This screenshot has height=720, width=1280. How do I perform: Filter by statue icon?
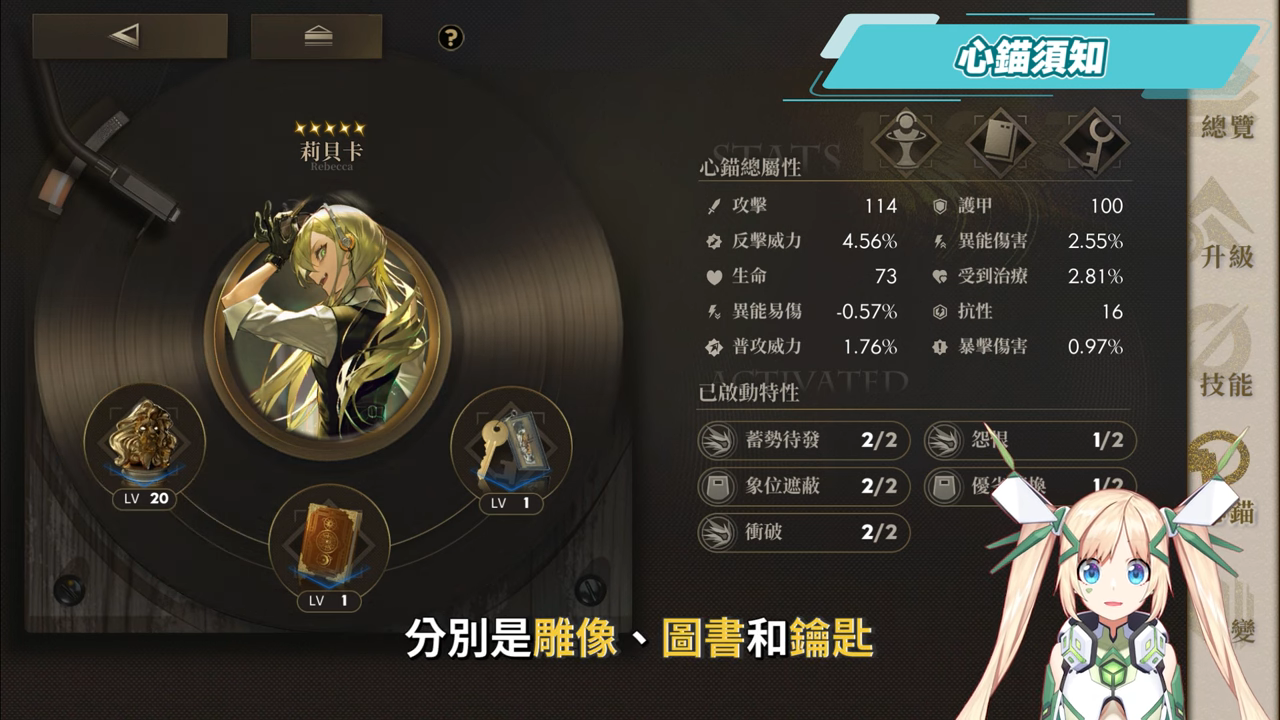click(x=906, y=141)
